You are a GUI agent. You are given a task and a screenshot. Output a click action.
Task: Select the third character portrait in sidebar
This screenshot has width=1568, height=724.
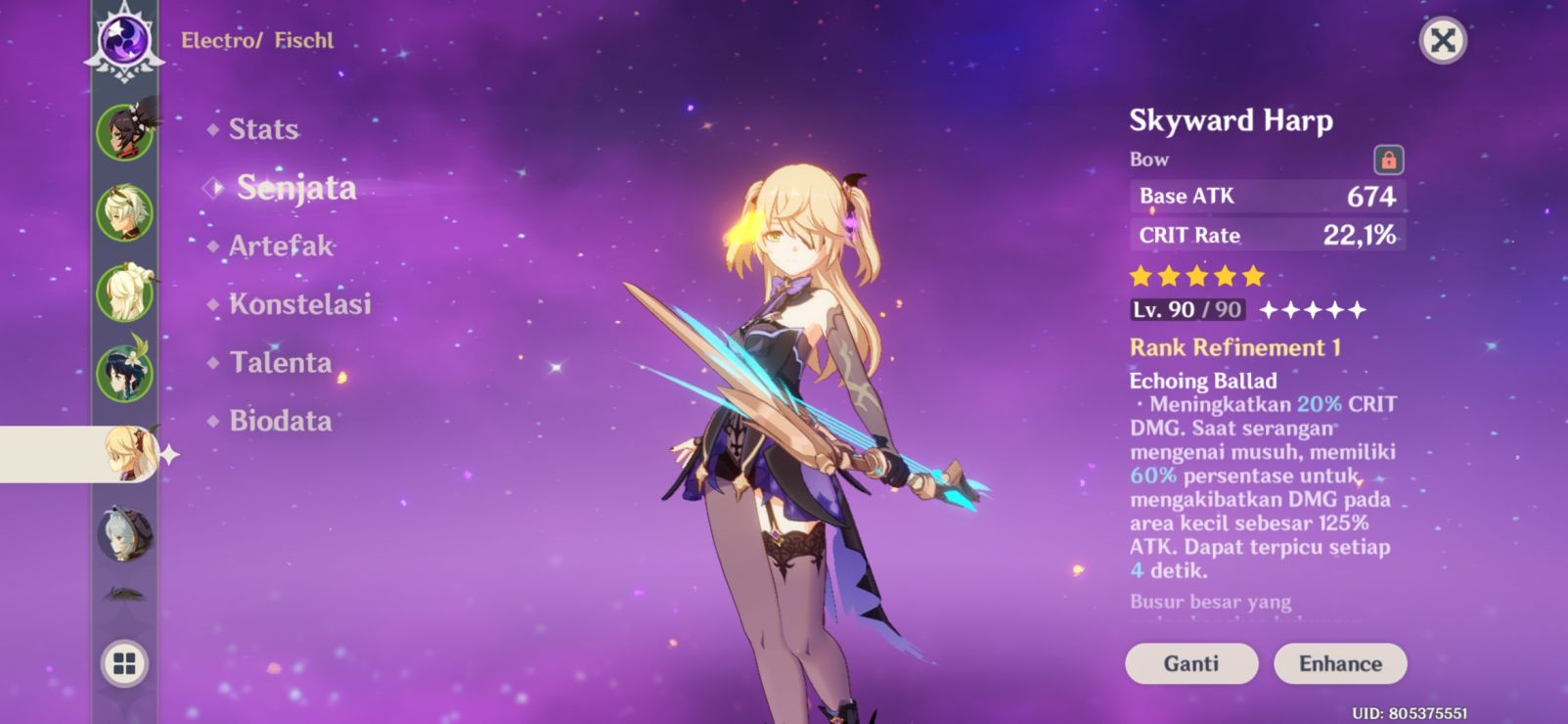point(122,291)
